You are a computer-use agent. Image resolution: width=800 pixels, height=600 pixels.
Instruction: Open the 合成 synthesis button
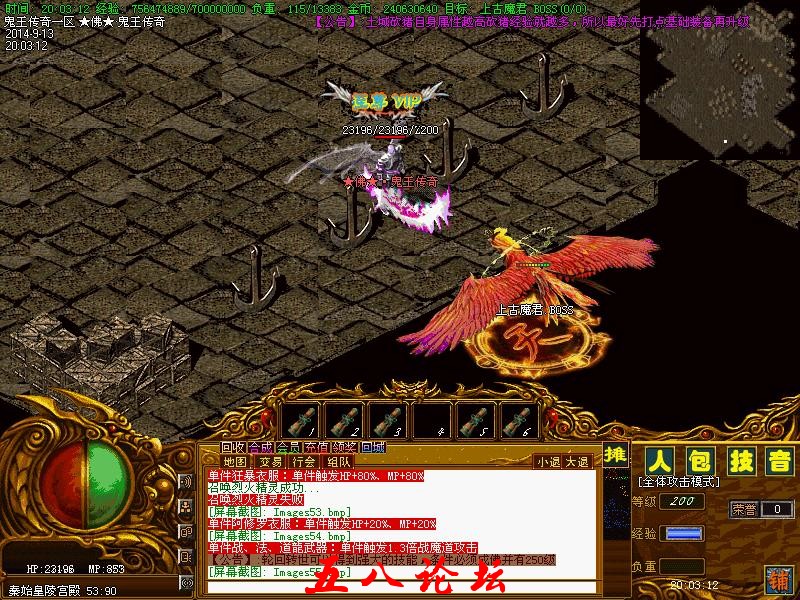(x=261, y=447)
